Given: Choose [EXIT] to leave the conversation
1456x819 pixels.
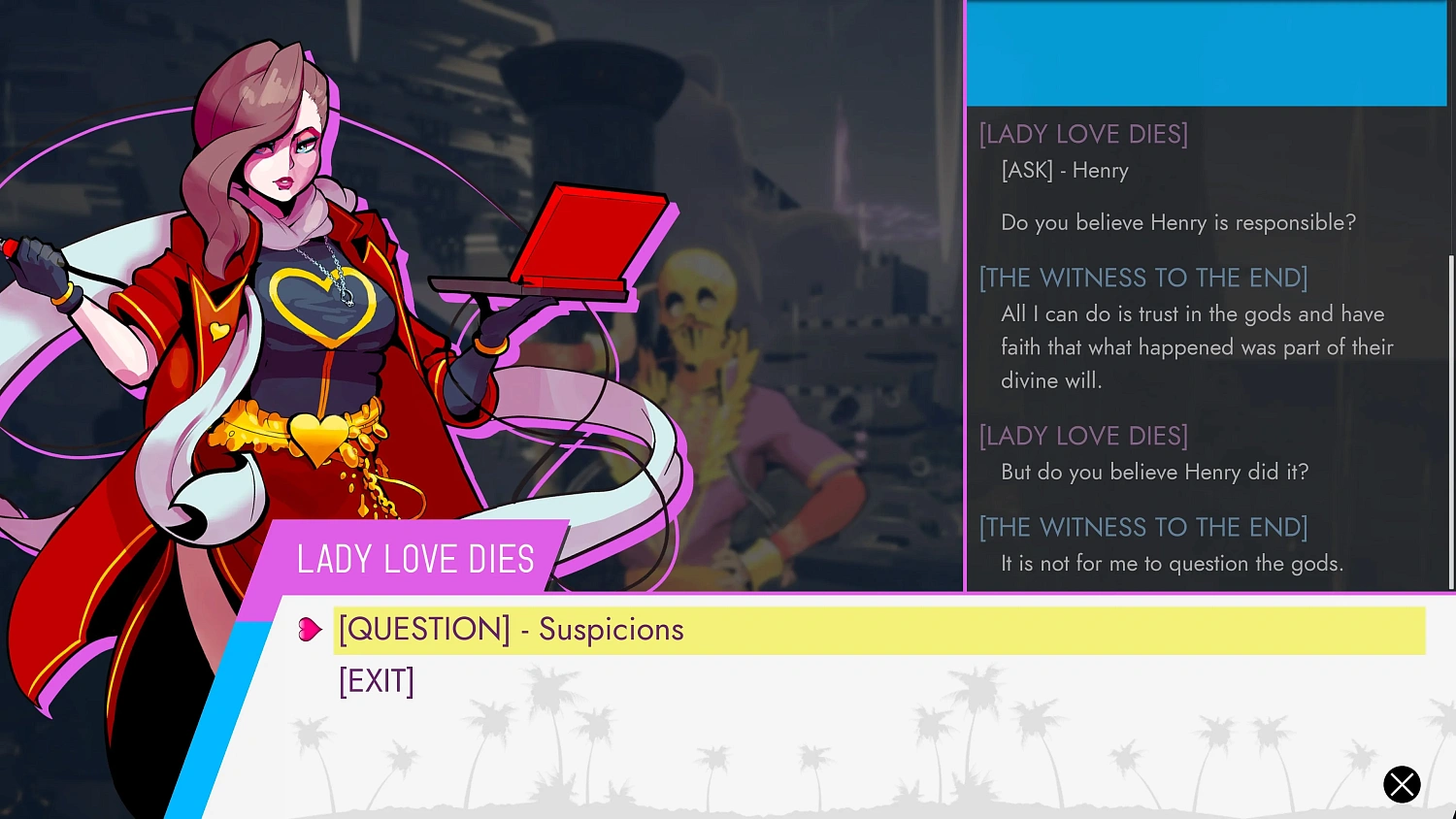Looking at the screenshot, I should click(377, 680).
